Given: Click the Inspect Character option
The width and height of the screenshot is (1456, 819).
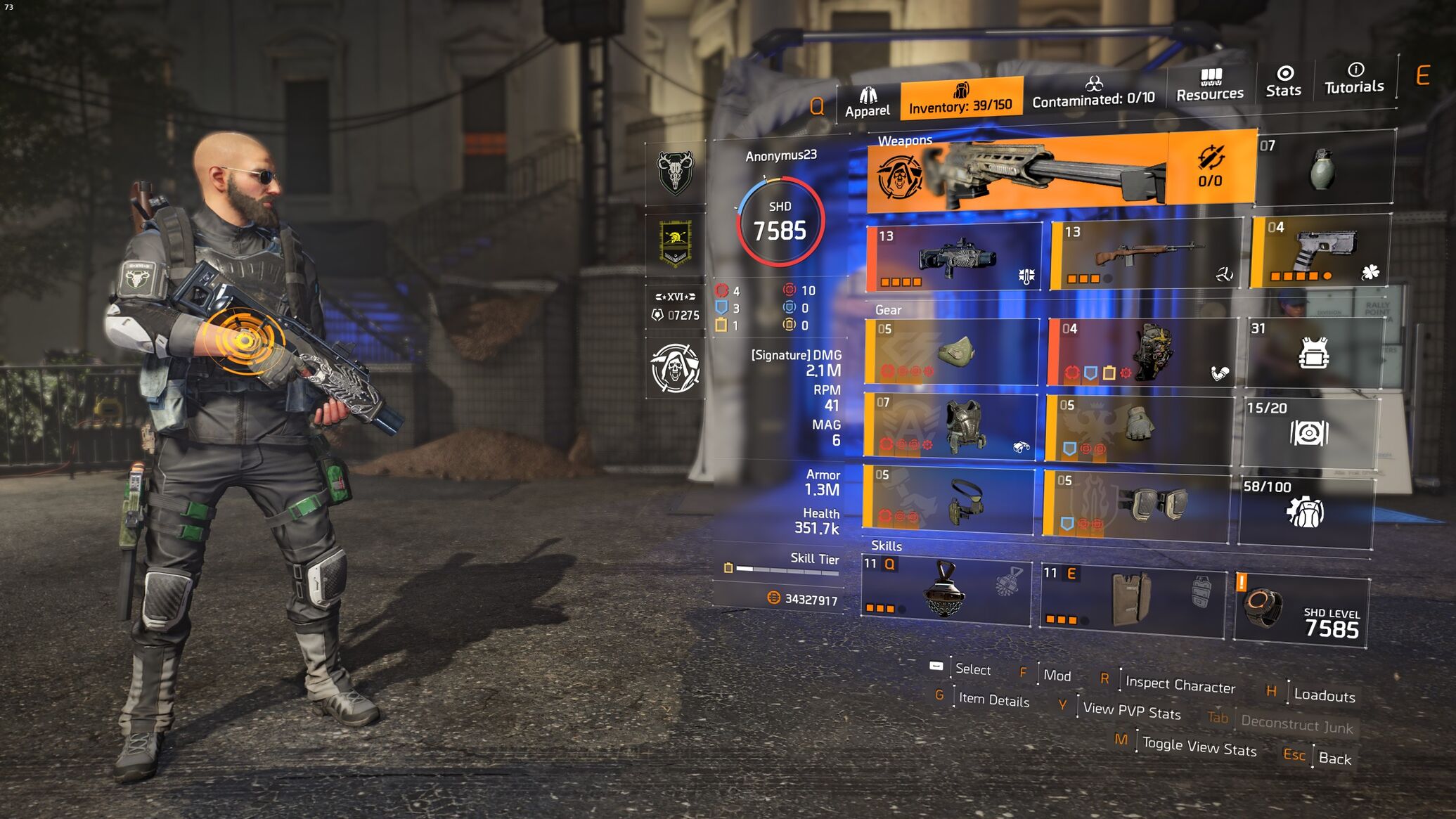Looking at the screenshot, I should (1180, 684).
